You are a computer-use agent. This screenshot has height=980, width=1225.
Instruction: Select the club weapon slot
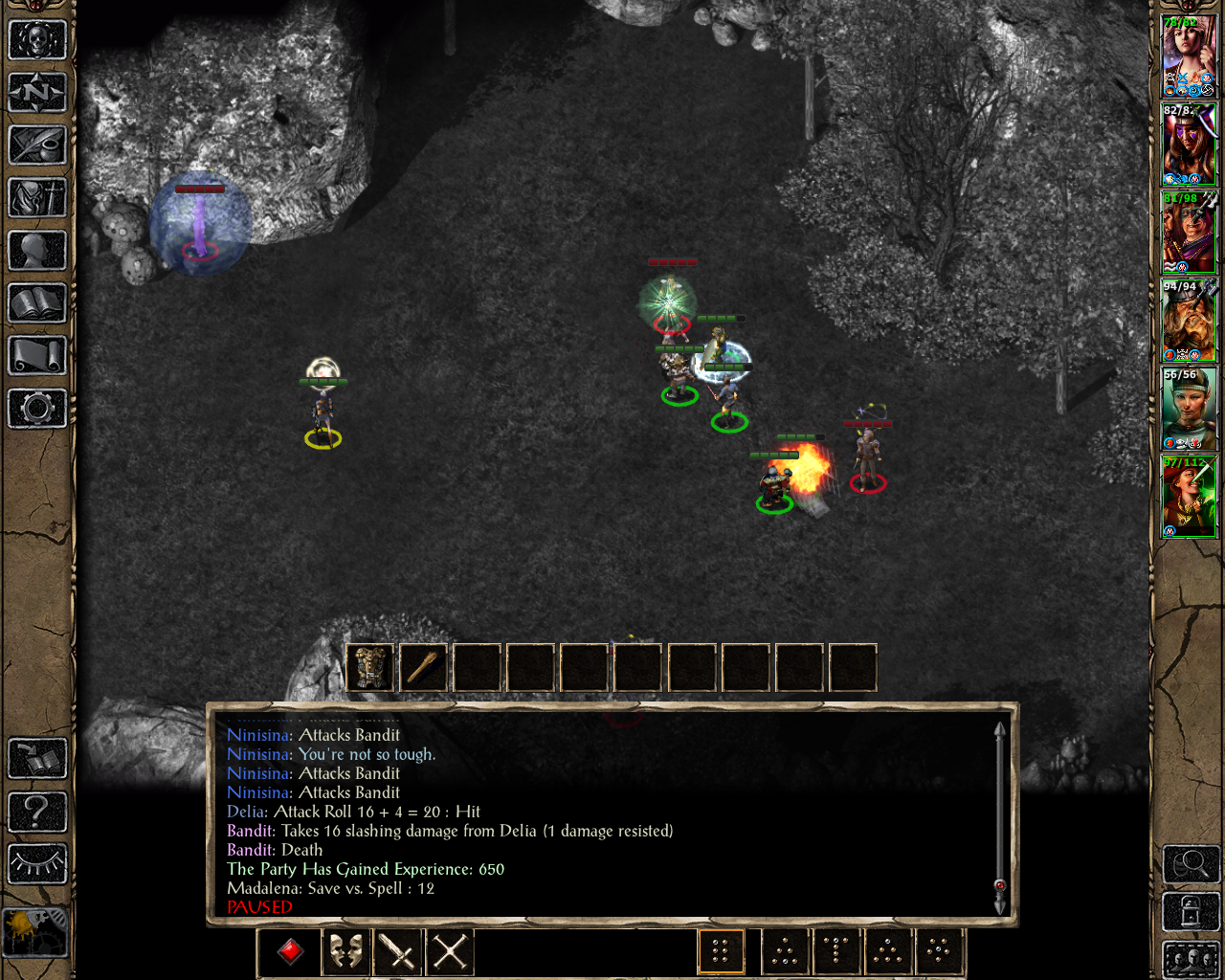tap(423, 667)
